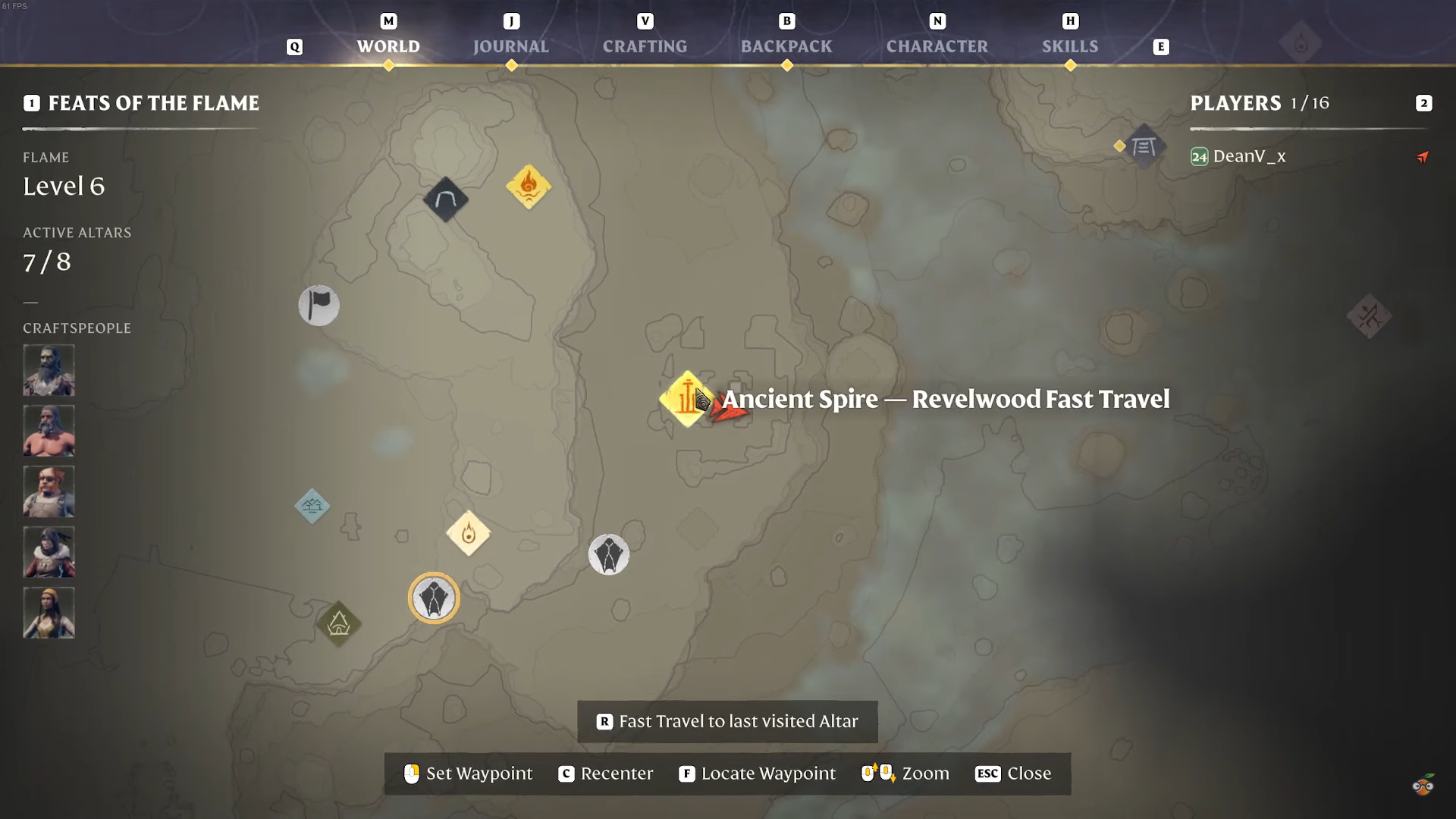Click the World tab
The width and height of the screenshot is (1456, 819).
[x=388, y=46]
